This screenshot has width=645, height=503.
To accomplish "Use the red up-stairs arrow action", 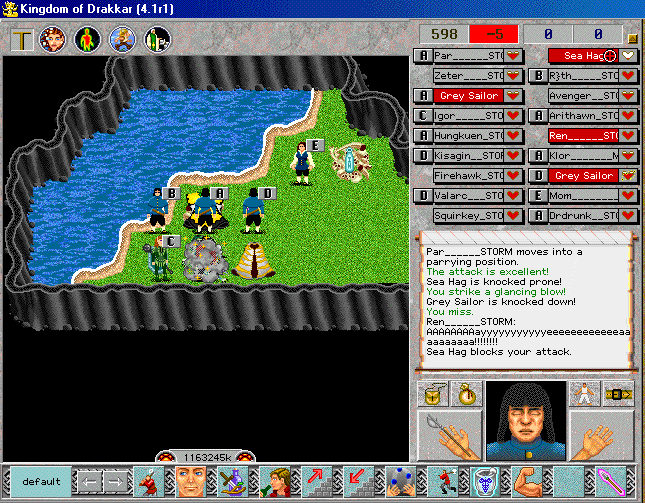I will (x=319, y=482).
